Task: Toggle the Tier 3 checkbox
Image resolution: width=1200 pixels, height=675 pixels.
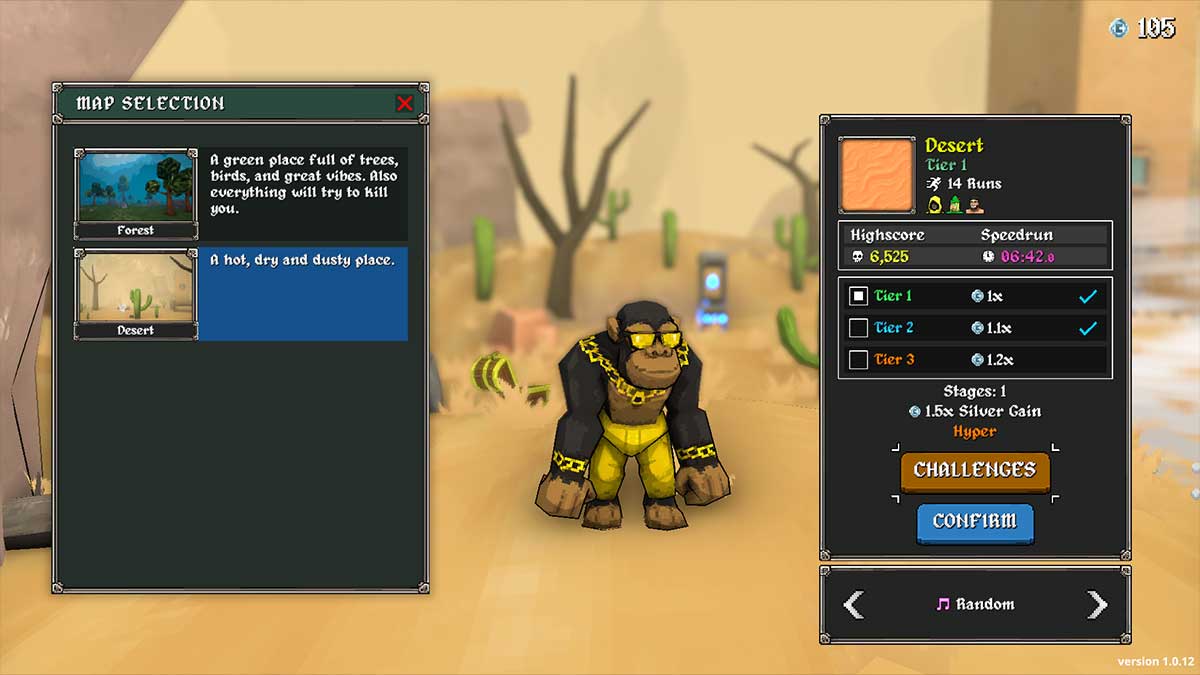Action: [x=858, y=360]
